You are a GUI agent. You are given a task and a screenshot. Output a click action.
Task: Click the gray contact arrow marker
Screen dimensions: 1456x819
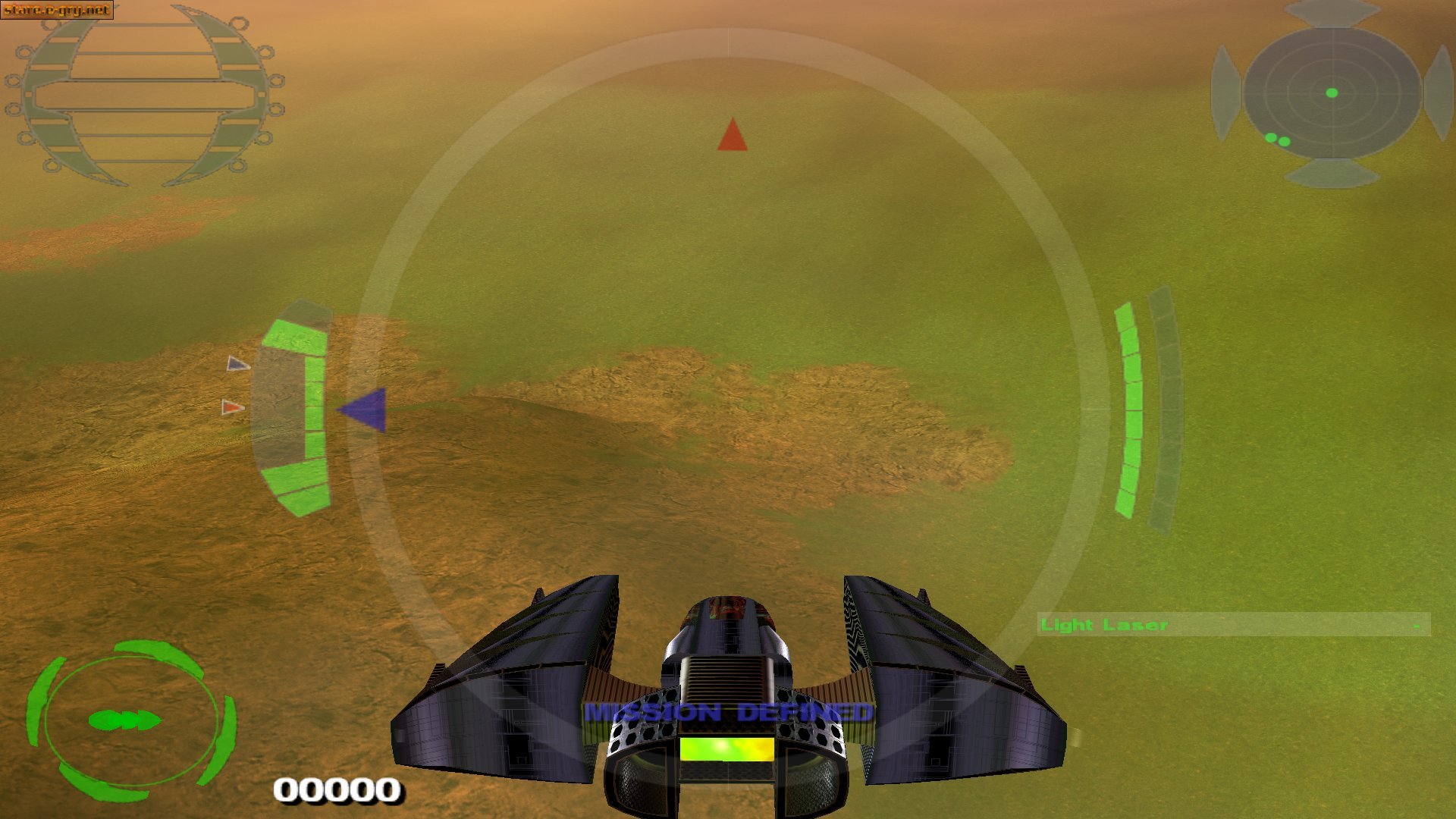236,365
